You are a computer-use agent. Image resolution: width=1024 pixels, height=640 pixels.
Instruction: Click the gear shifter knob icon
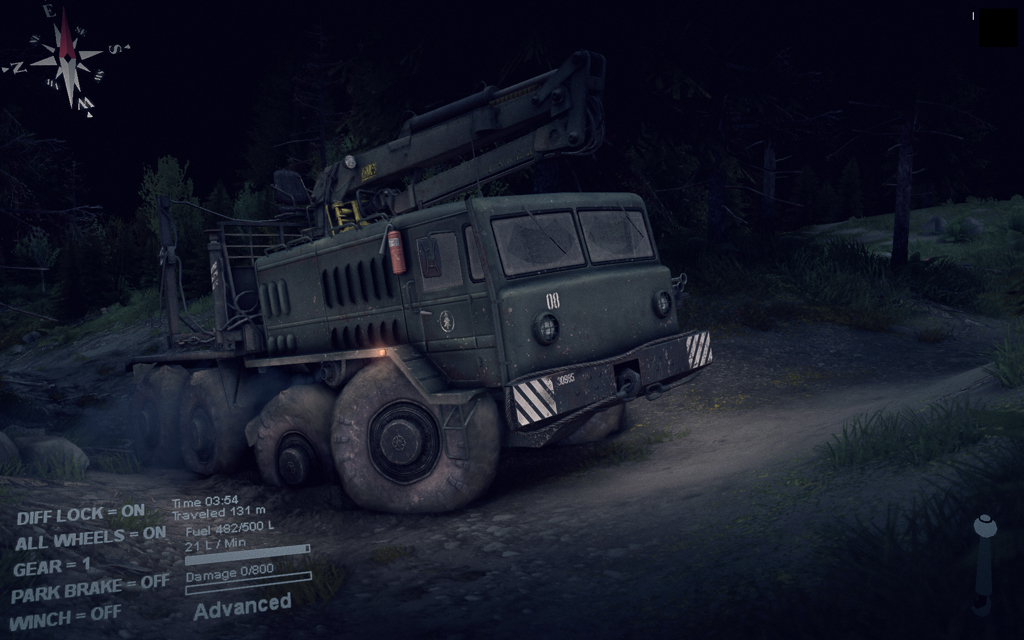click(984, 526)
